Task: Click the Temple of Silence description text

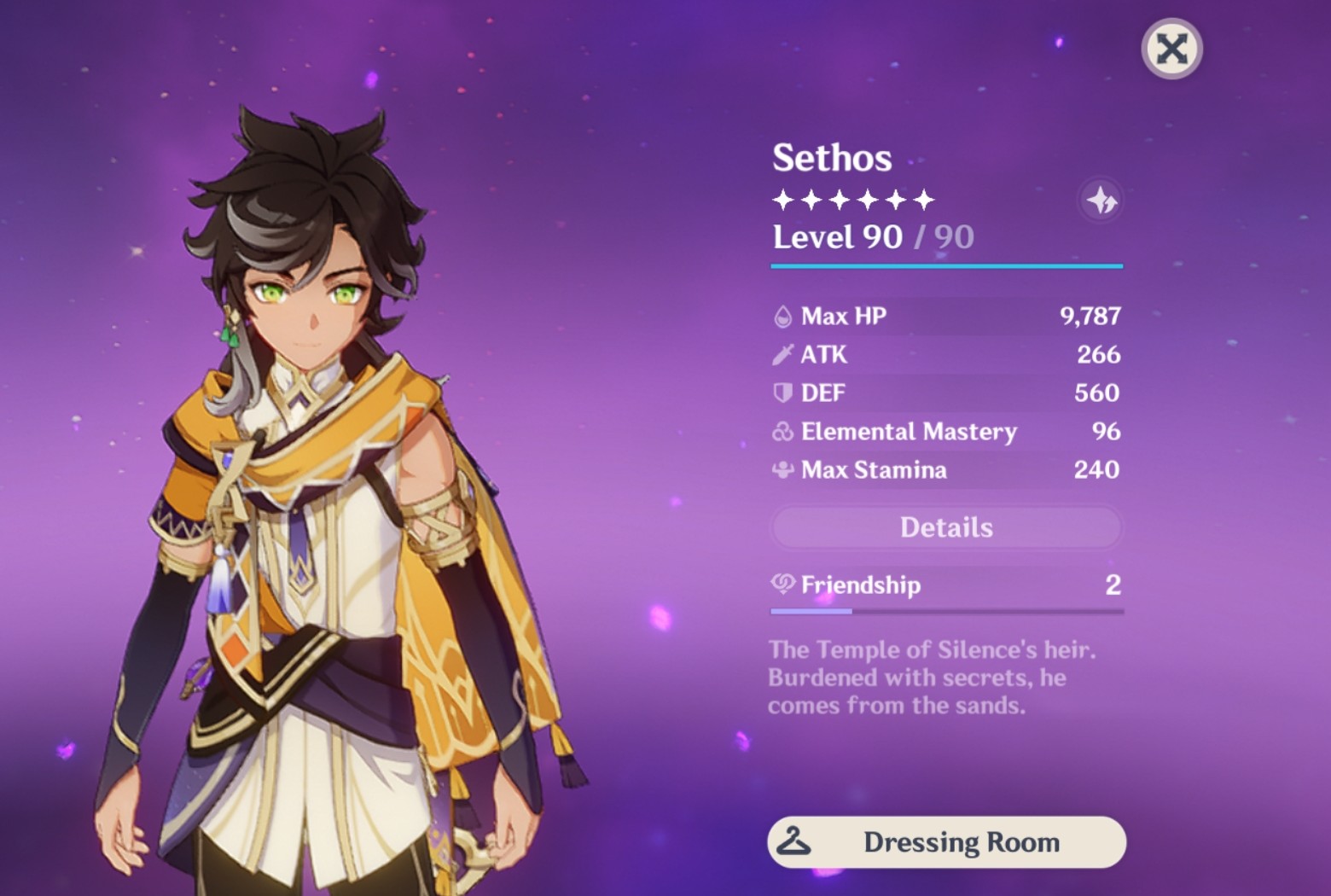Action: (x=930, y=678)
